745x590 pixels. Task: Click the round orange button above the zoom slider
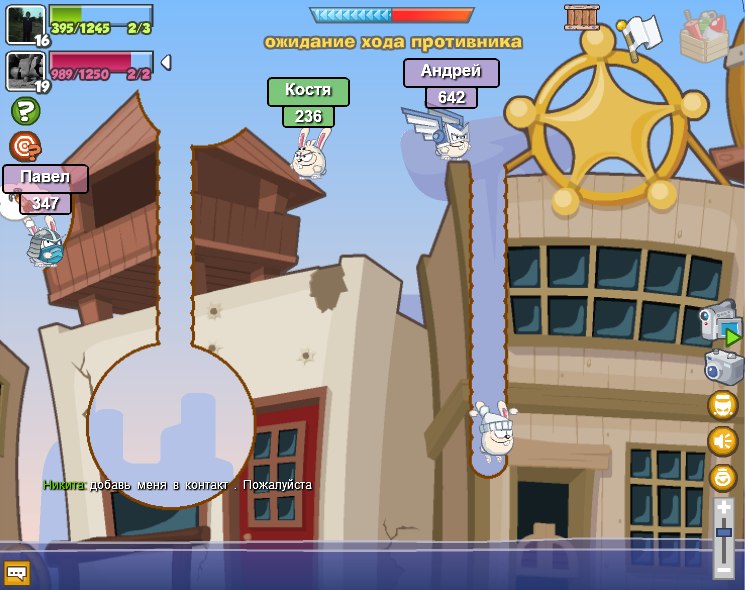(x=722, y=477)
